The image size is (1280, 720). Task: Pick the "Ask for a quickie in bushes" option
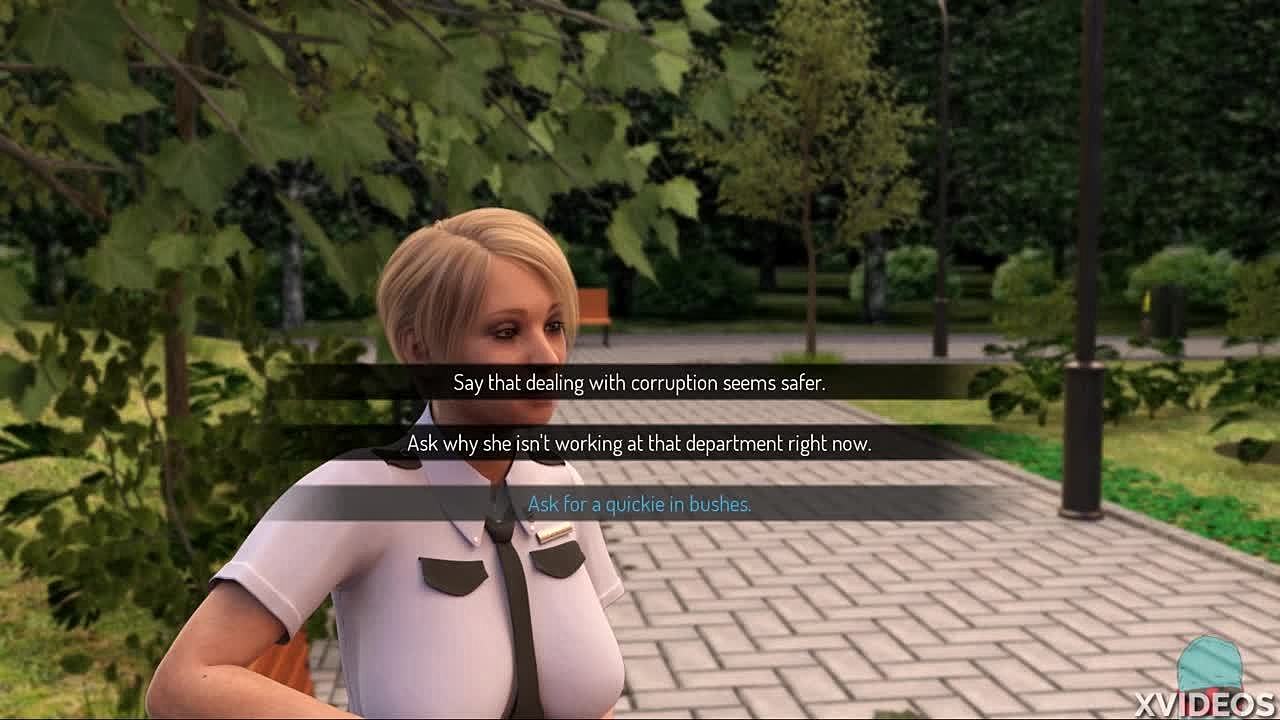coord(639,504)
